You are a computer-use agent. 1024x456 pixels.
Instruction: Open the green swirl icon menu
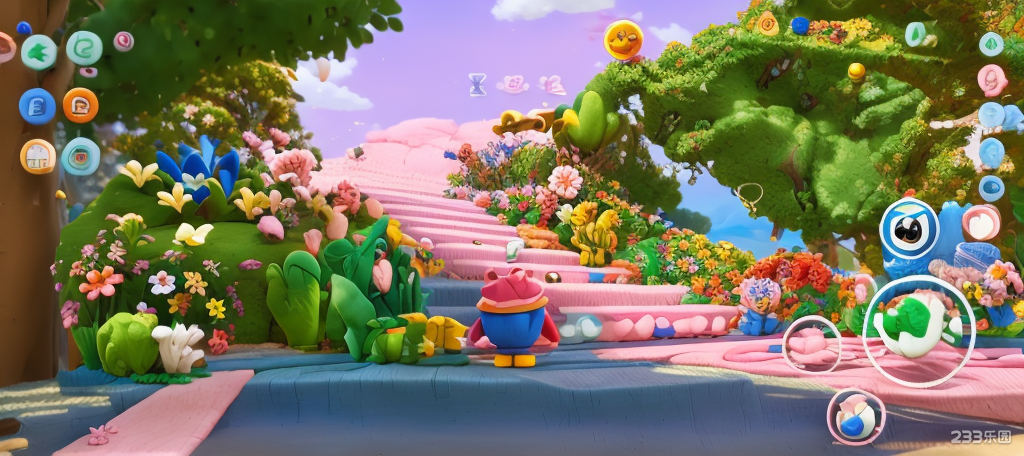[84, 48]
